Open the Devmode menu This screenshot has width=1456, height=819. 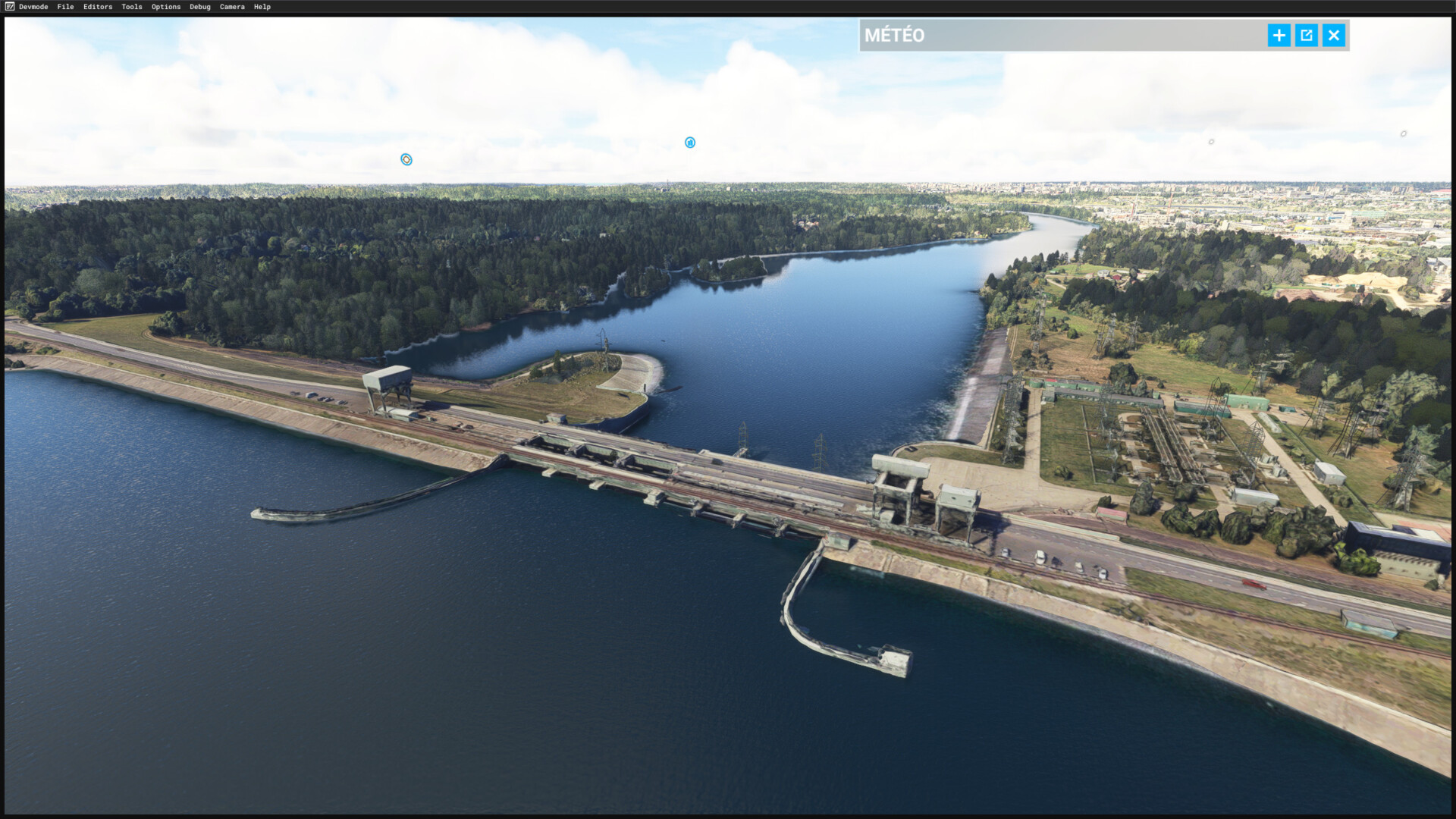coord(33,7)
